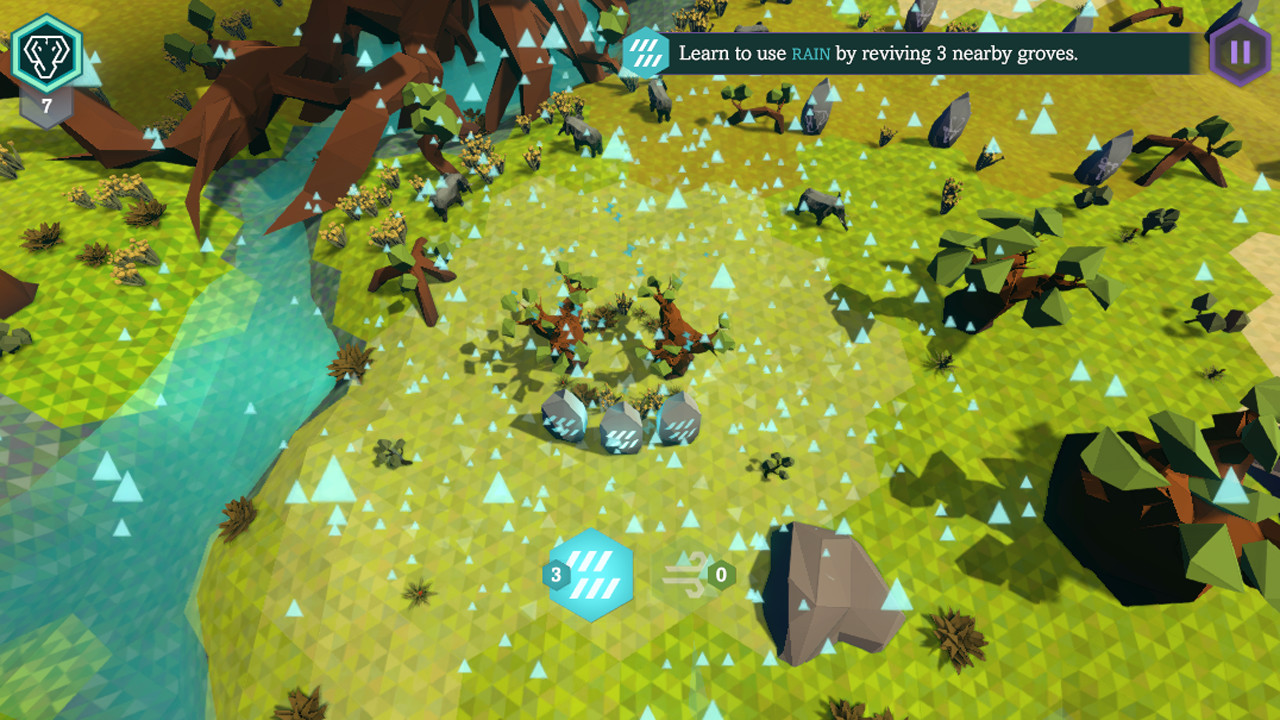Select a grazing deer near the riverbank
1280x720 pixels.
pos(450,195)
